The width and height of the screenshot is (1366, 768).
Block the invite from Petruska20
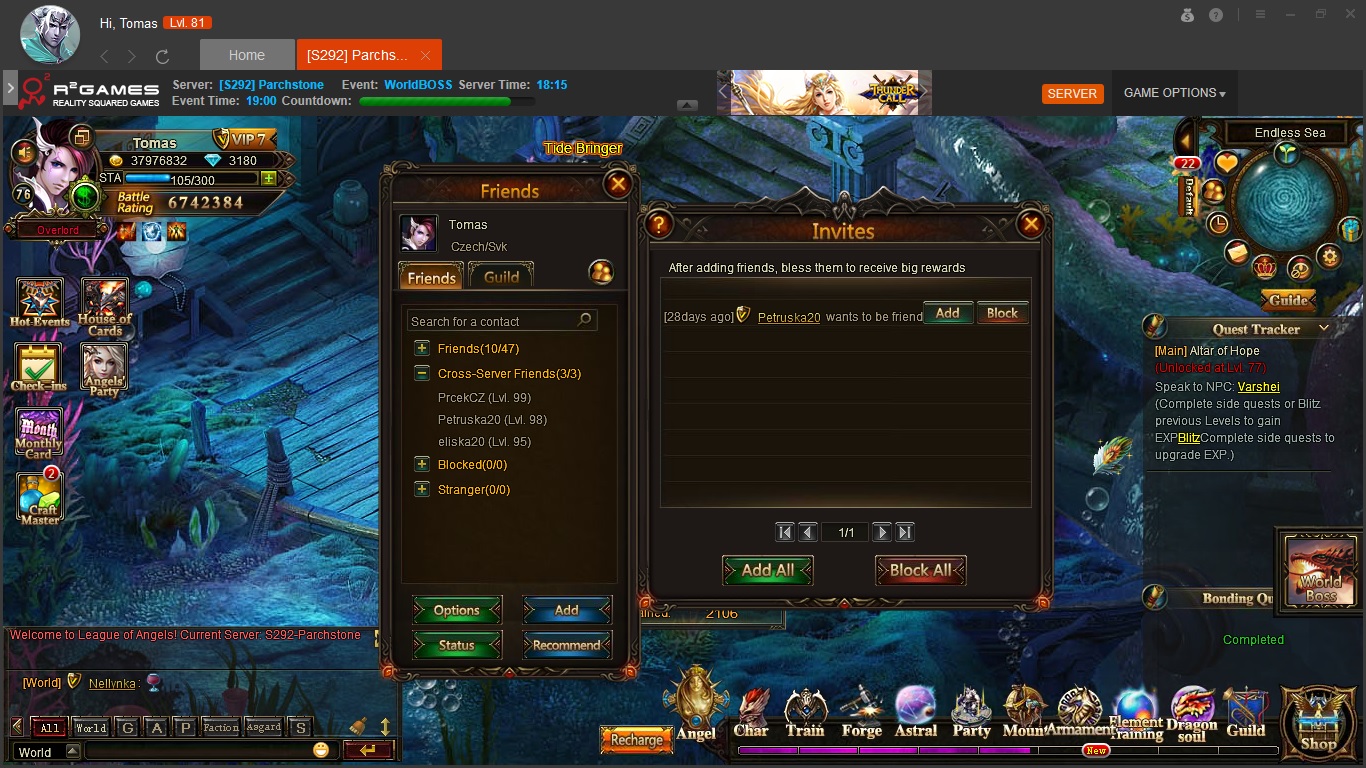tap(1002, 313)
